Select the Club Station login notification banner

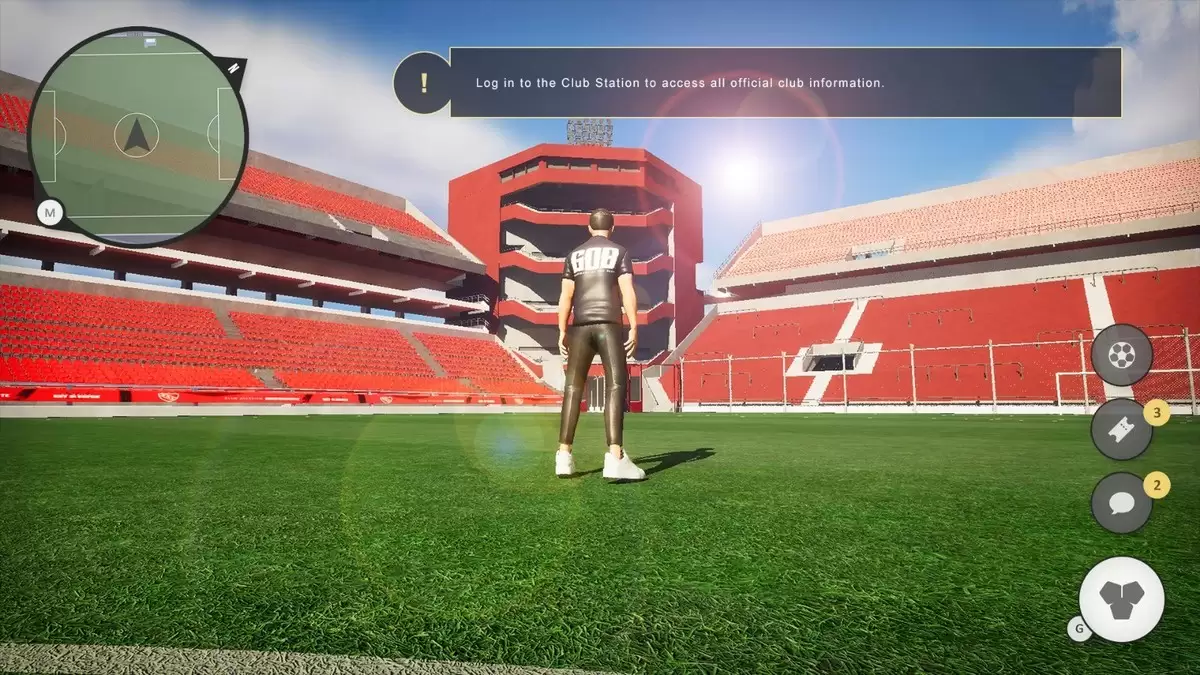(785, 82)
